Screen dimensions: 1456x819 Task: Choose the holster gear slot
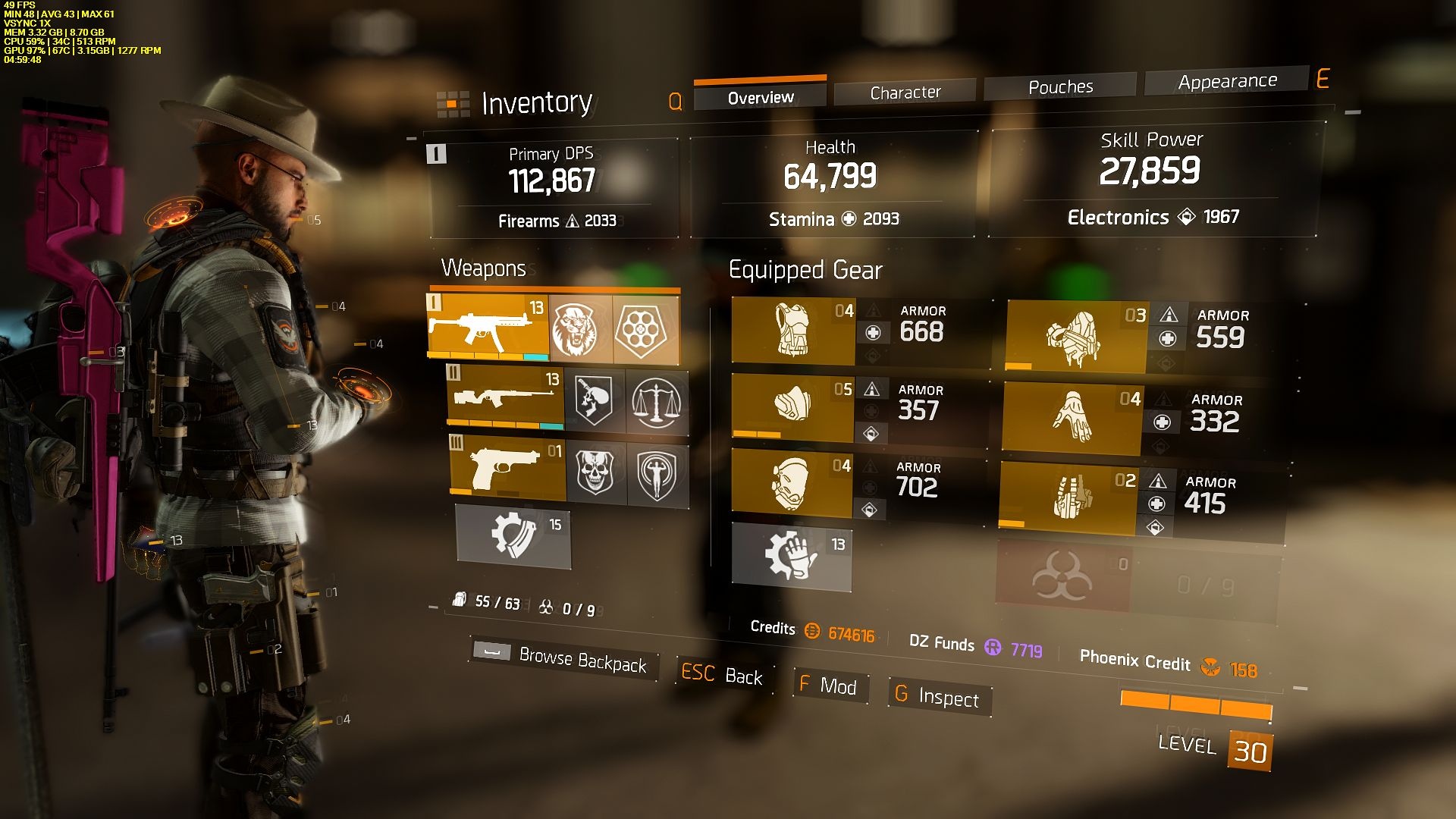[1068, 497]
